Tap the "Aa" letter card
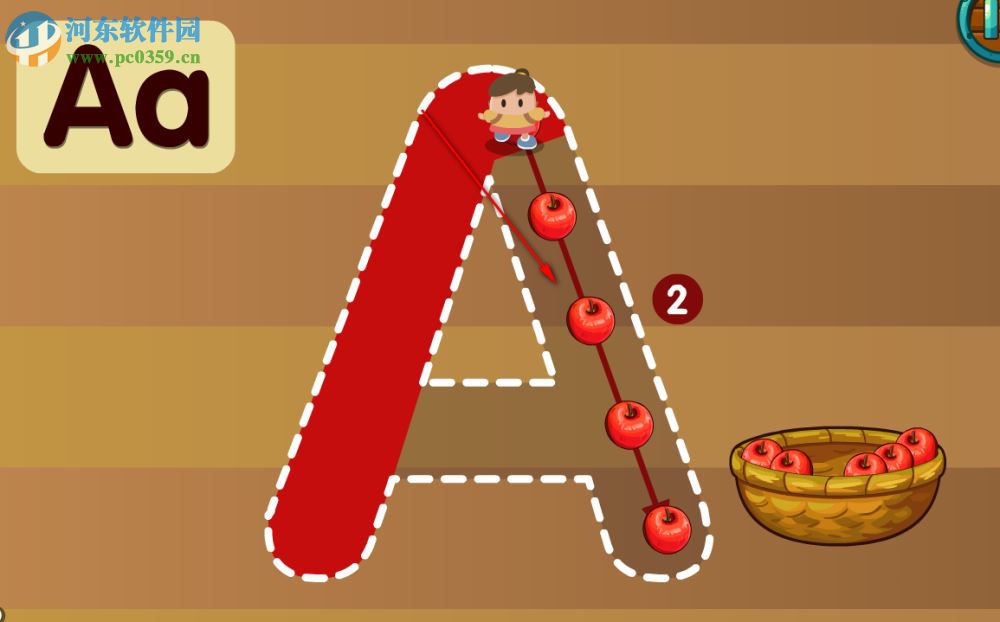The image size is (1000, 622). click(x=125, y=98)
